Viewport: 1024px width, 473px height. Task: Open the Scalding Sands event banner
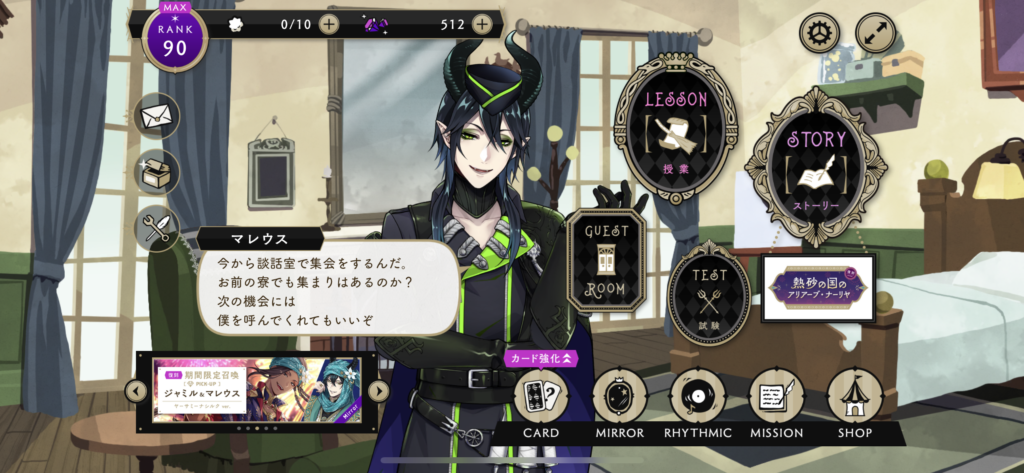(x=818, y=287)
